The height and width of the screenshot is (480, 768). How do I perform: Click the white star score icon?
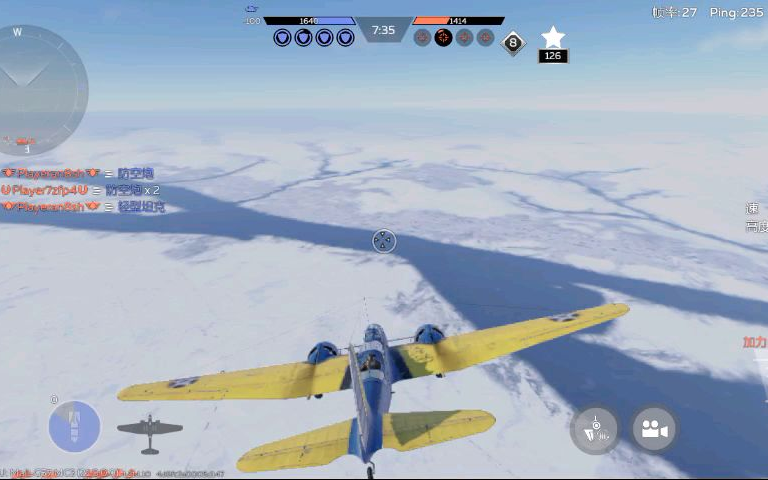pyautogui.click(x=553, y=38)
